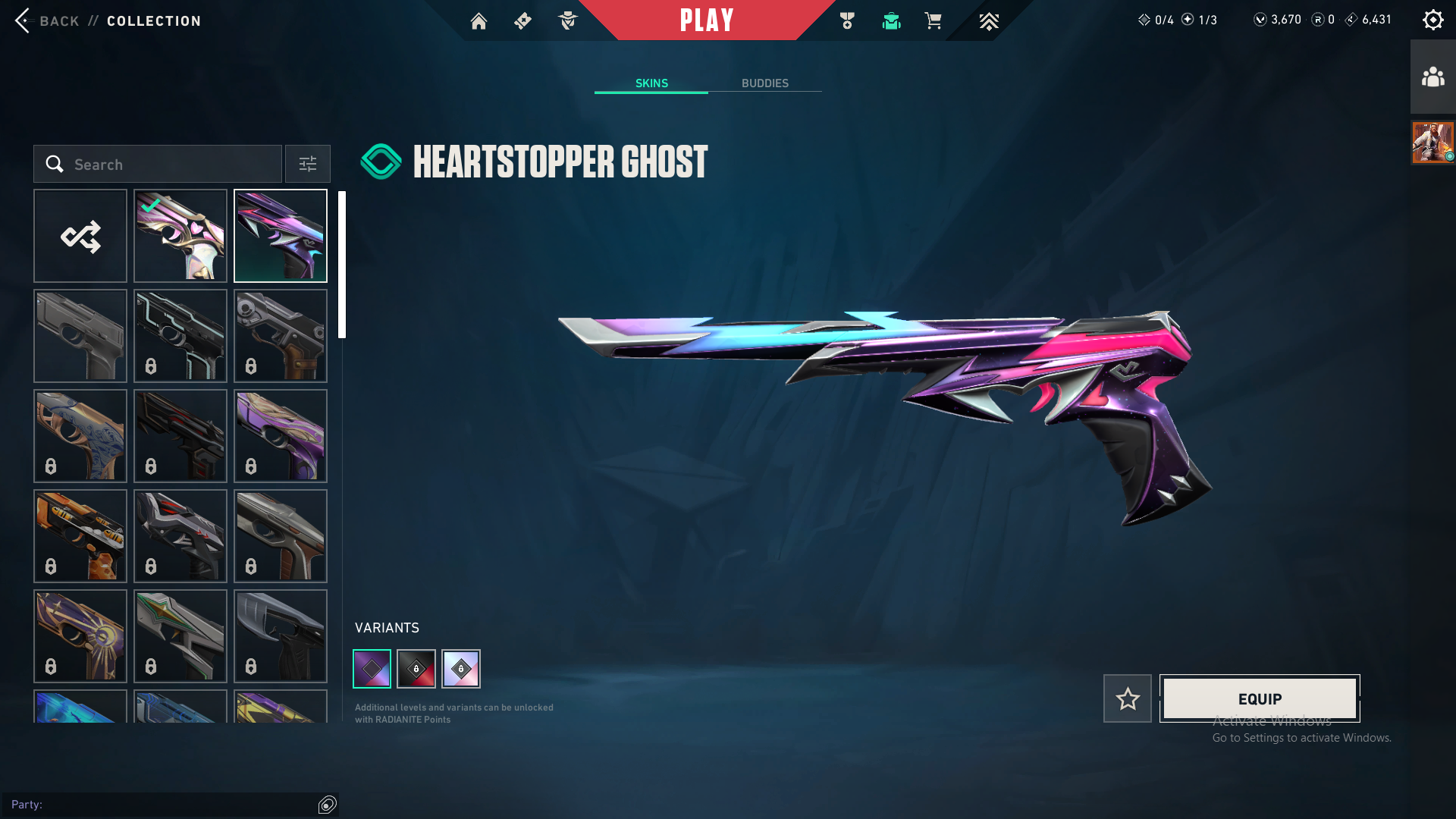Equip the Heartstopper Ghost skin
1456x819 pixels.
coord(1260,698)
